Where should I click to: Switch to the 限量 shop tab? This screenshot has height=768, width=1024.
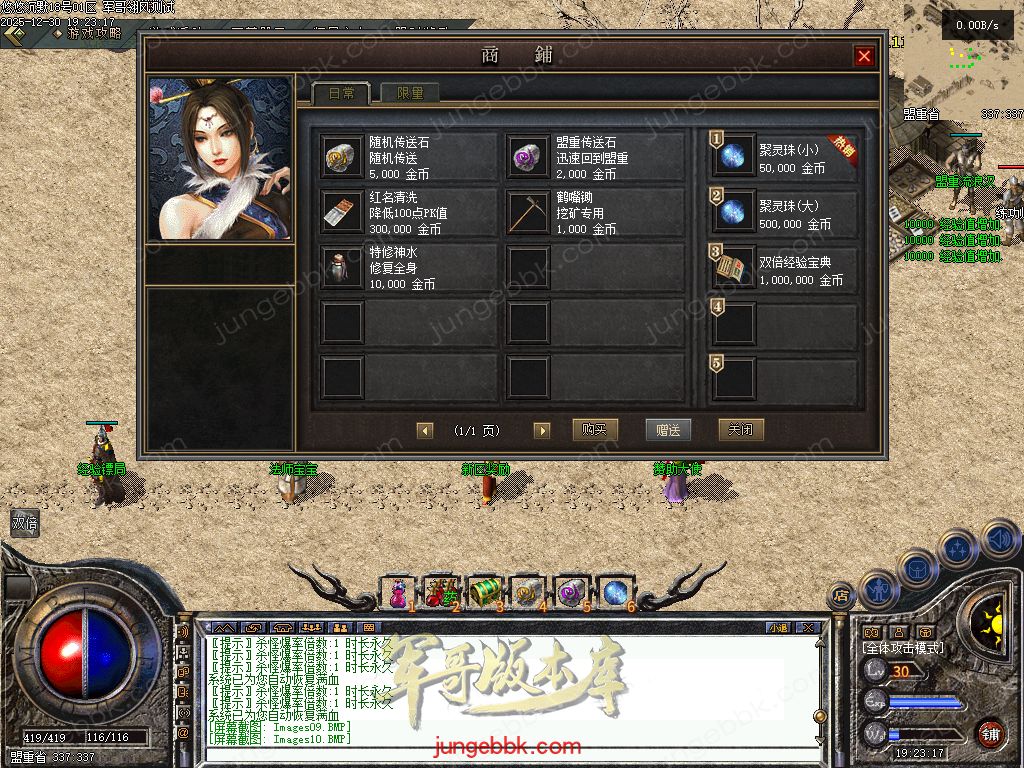click(410, 93)
